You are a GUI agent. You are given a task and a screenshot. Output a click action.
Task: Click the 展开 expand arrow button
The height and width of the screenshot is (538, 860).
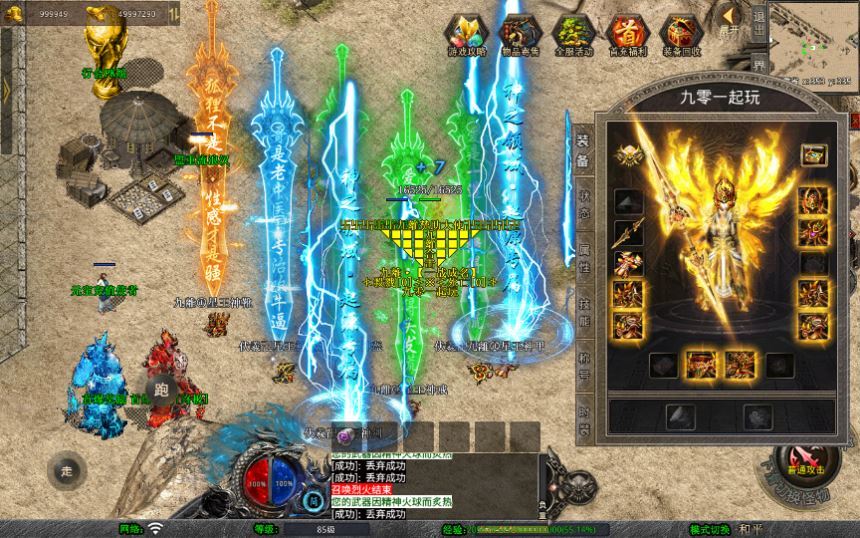[x=731, y=20]
